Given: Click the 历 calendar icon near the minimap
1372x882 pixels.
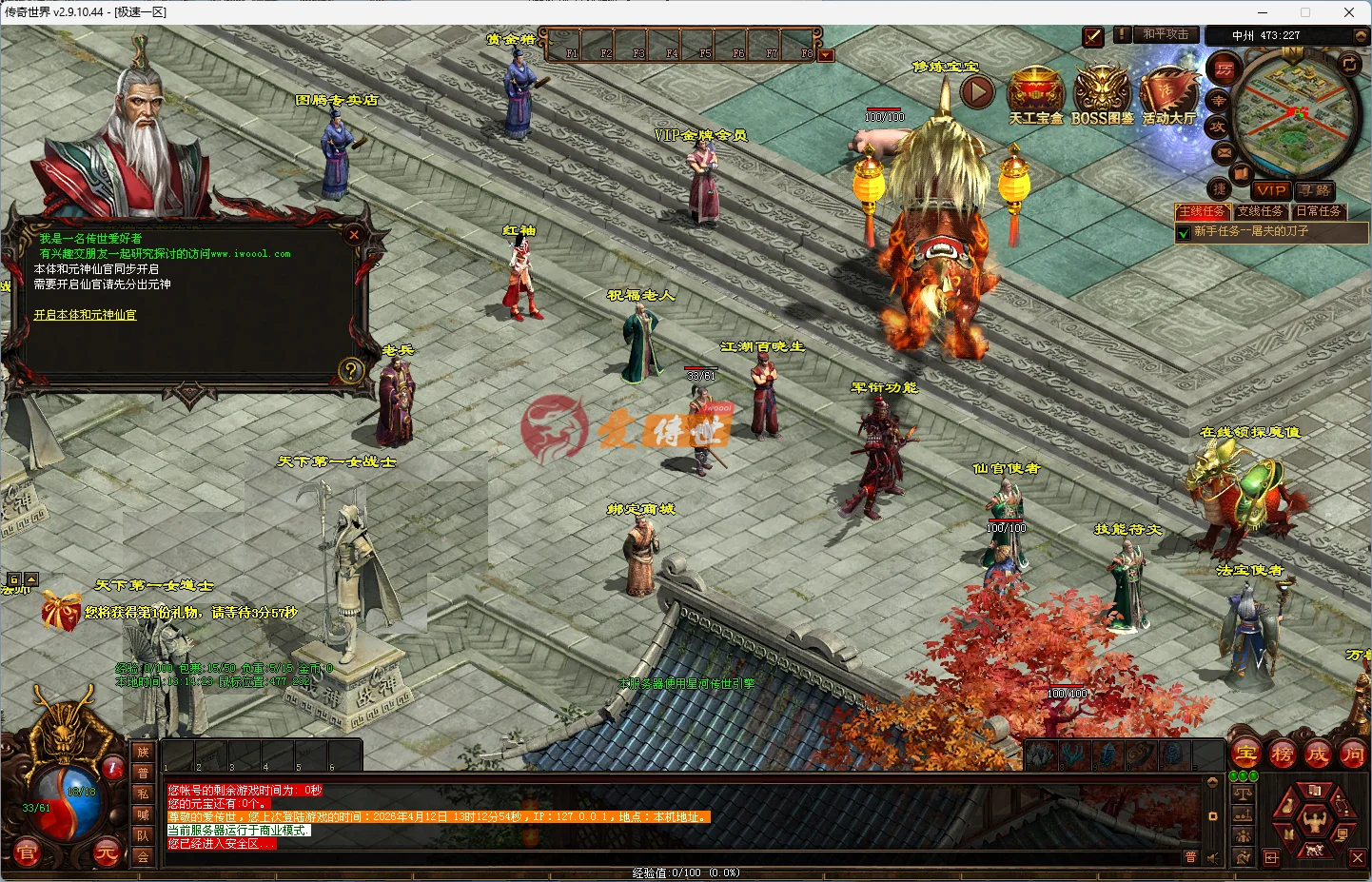Looking at the screenshot, I should [x=1224, y=69].
